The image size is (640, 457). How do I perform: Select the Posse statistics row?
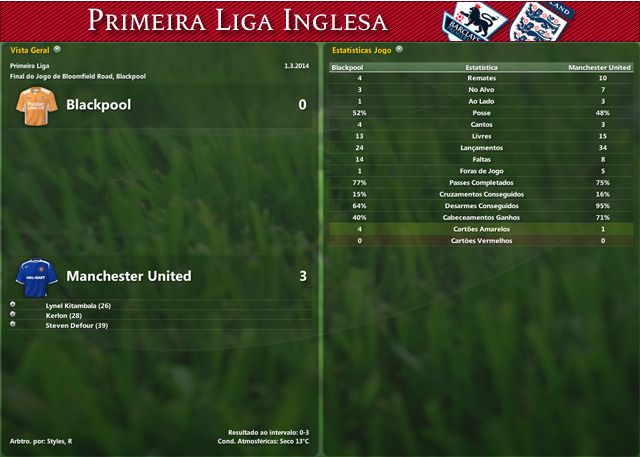[481, 113]
